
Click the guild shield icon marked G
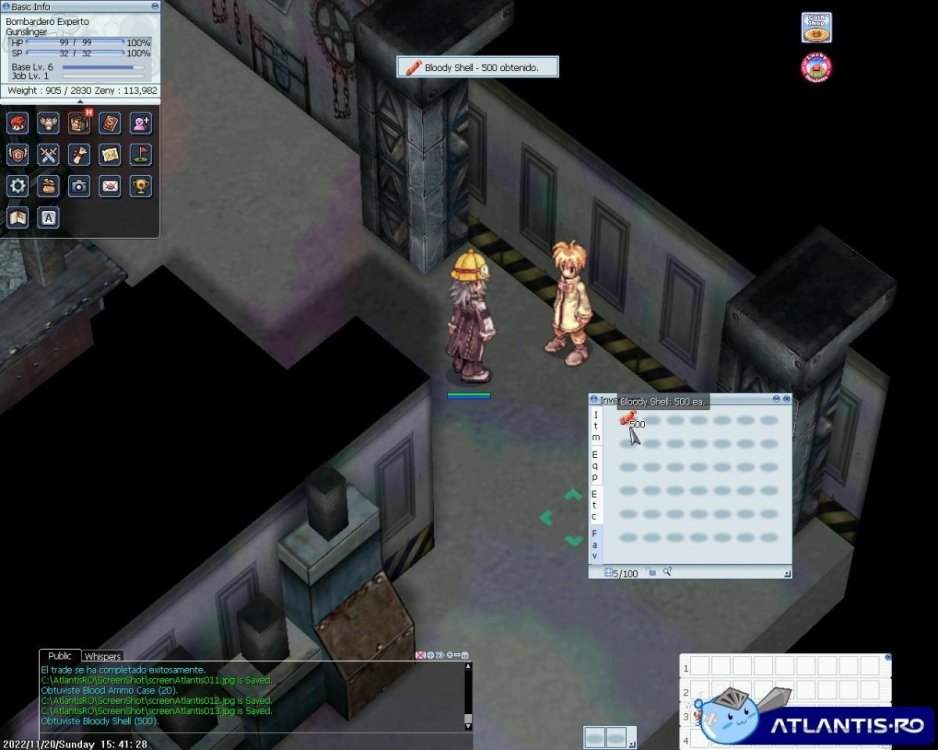tap(17, 154)
